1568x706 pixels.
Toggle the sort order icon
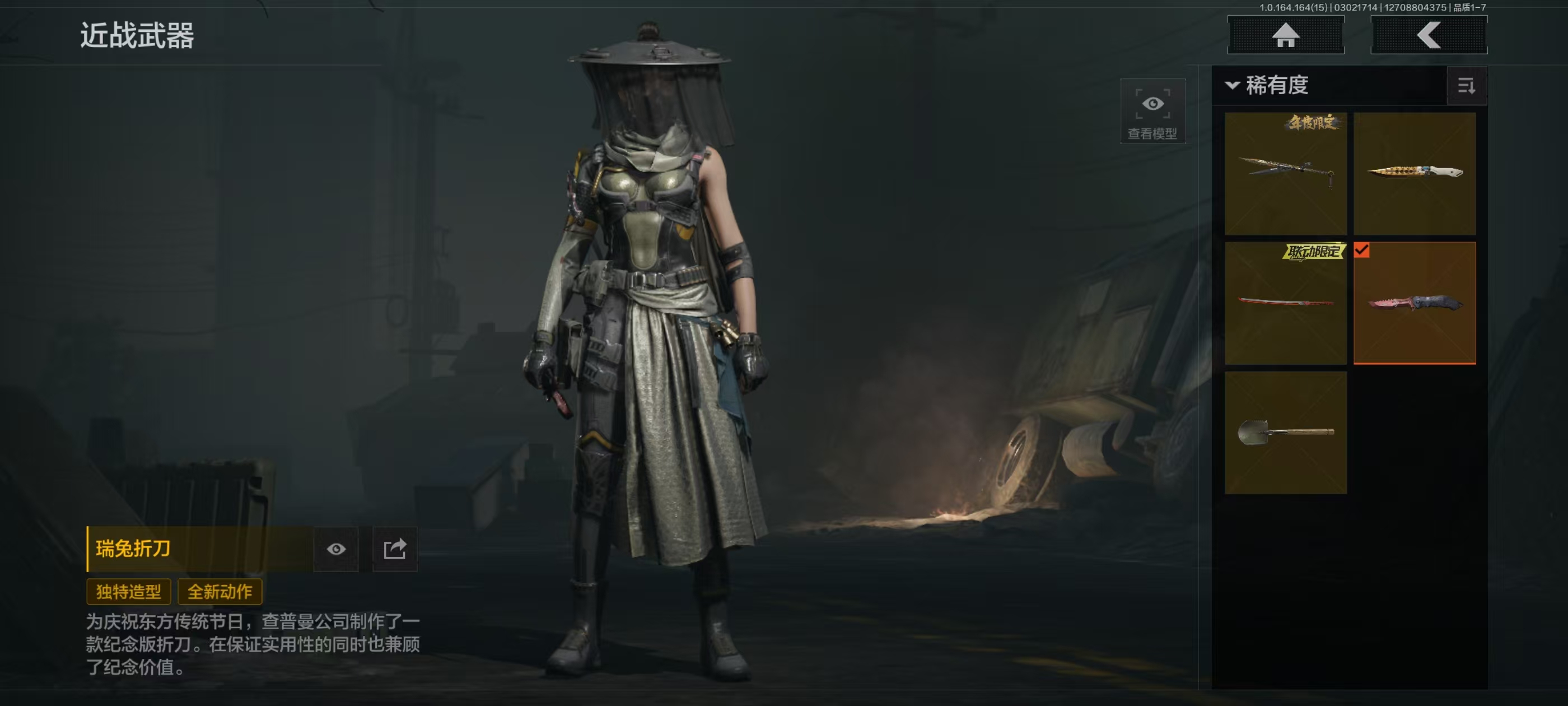click(x=1466, y=86)
